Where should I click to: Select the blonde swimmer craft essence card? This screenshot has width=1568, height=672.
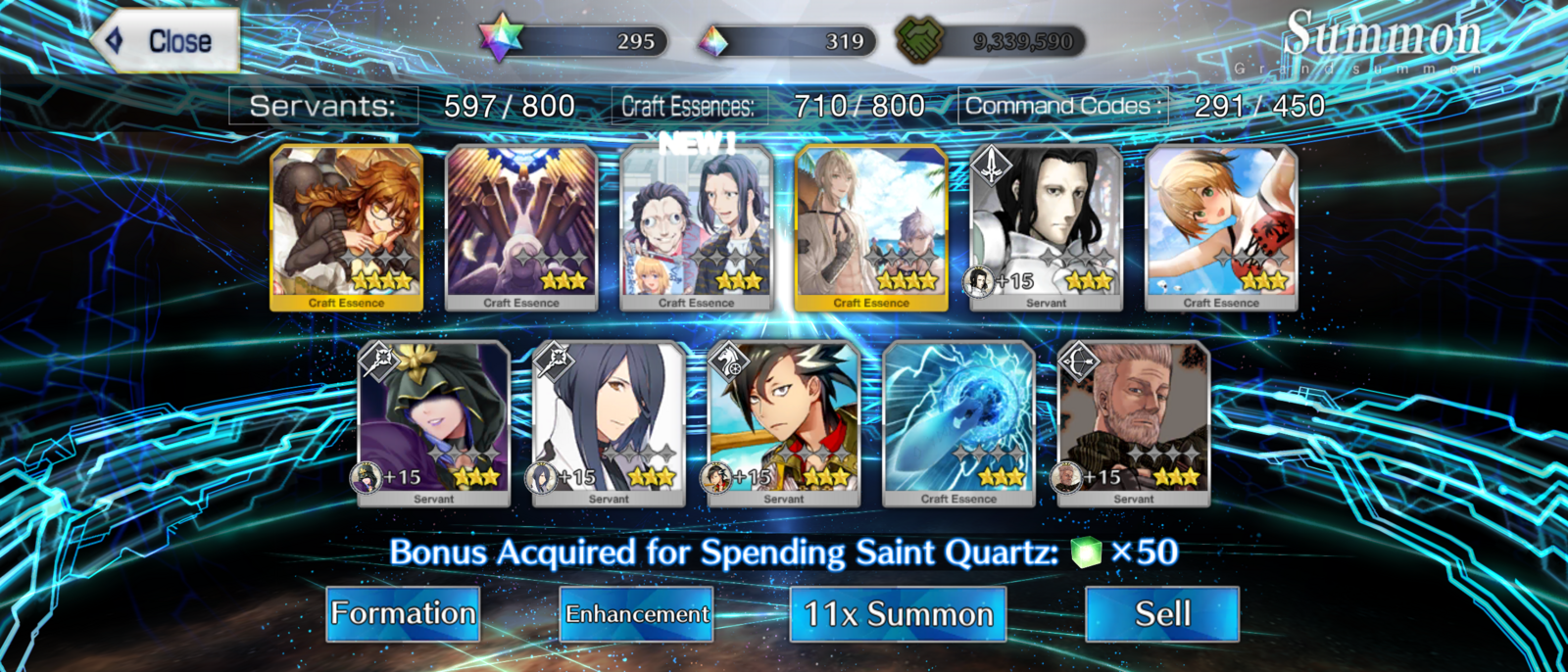(x=1221, y=227)
